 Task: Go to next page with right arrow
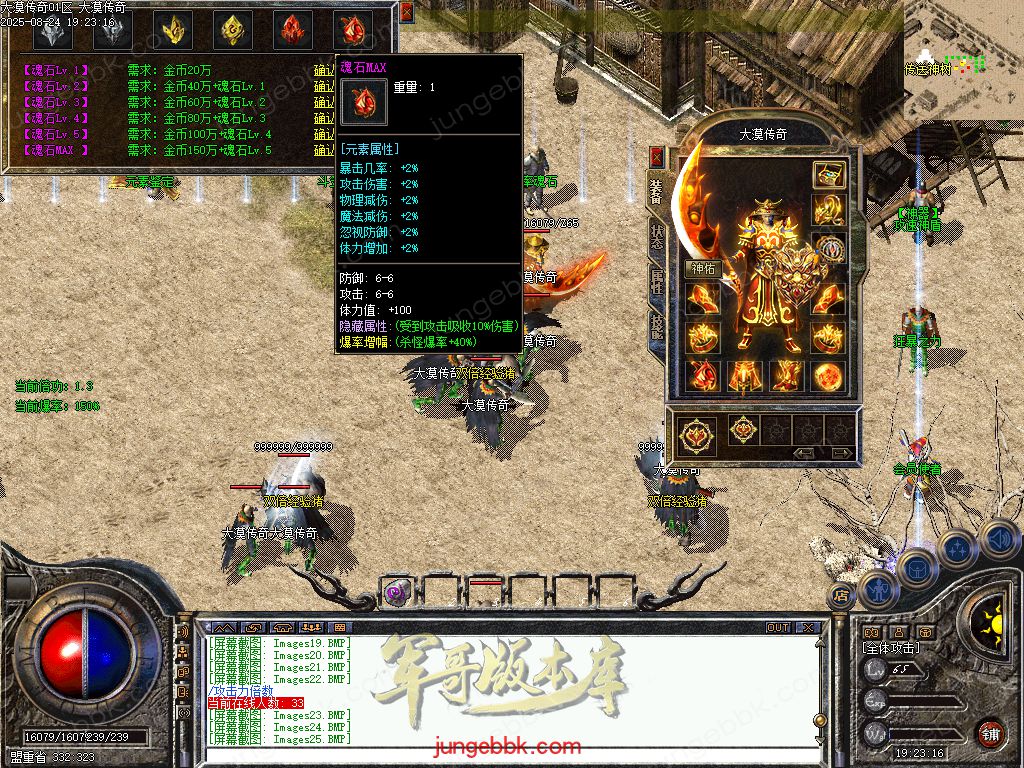(843, 453)
